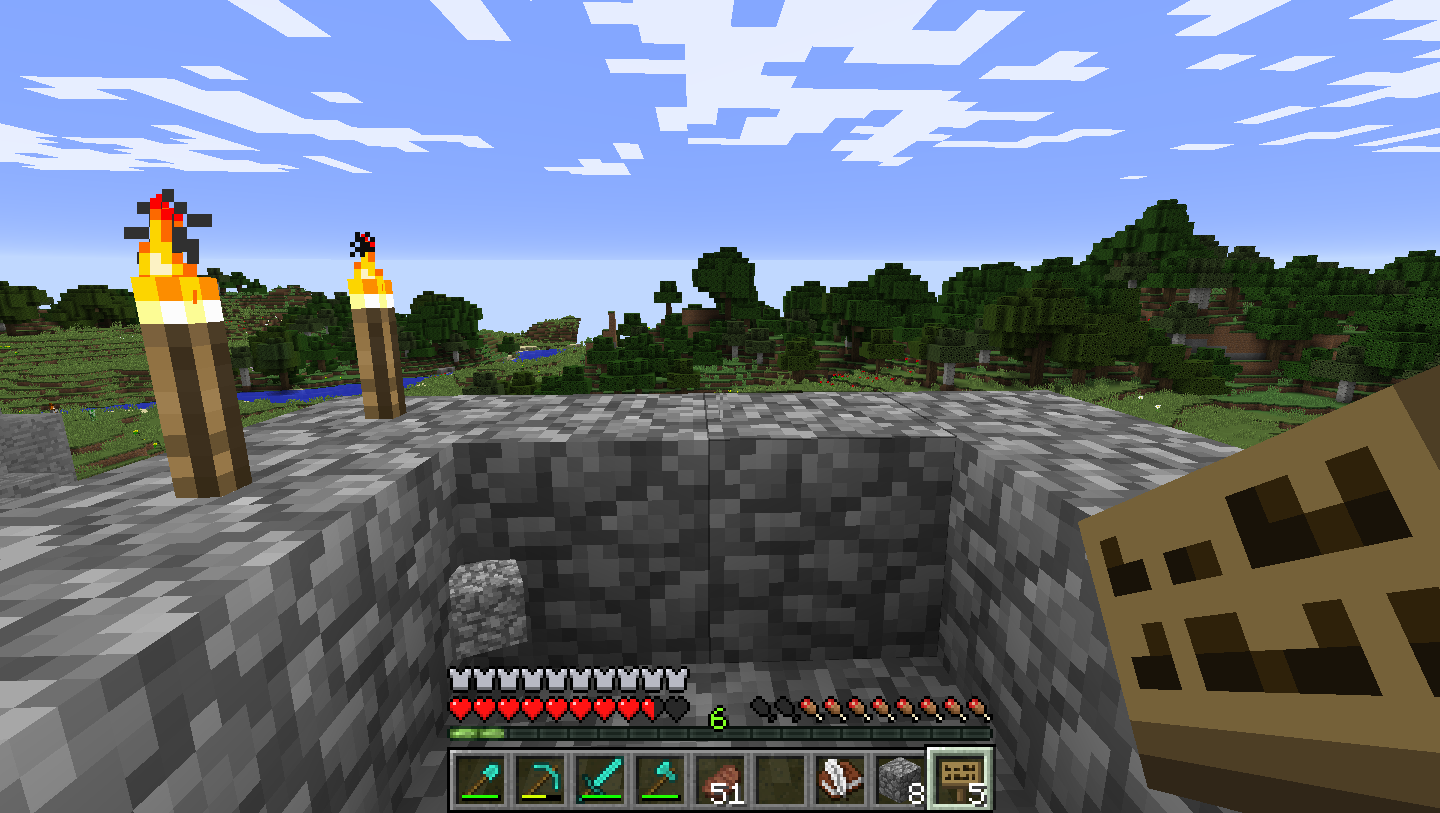The width and height of the screenshot is (1440, 813).
Task: Select the diamond shovel hotbar slot
Action: point(480,780)
